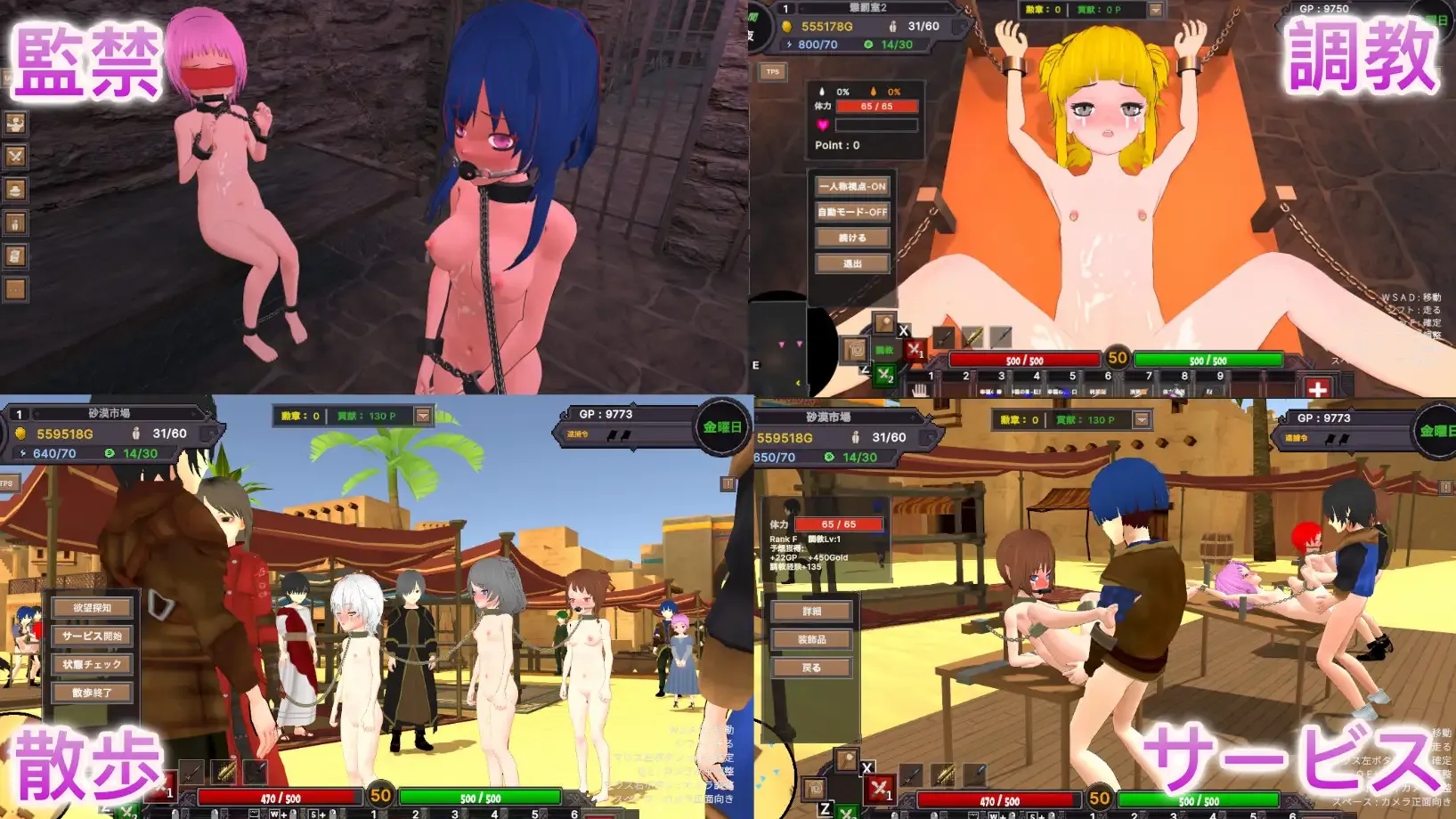Click the coin icon next to 559518G
The width and height of the screenshot is (1456, 819).
click(20, 434)
